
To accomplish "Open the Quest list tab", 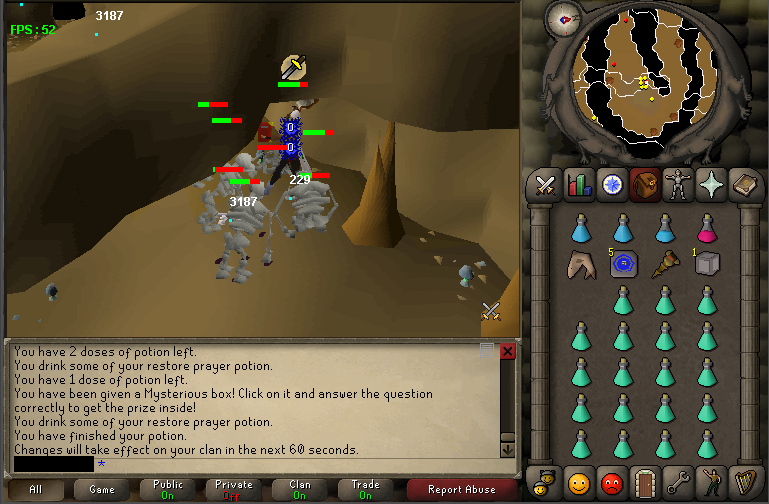I will click(x=612, y=185).
